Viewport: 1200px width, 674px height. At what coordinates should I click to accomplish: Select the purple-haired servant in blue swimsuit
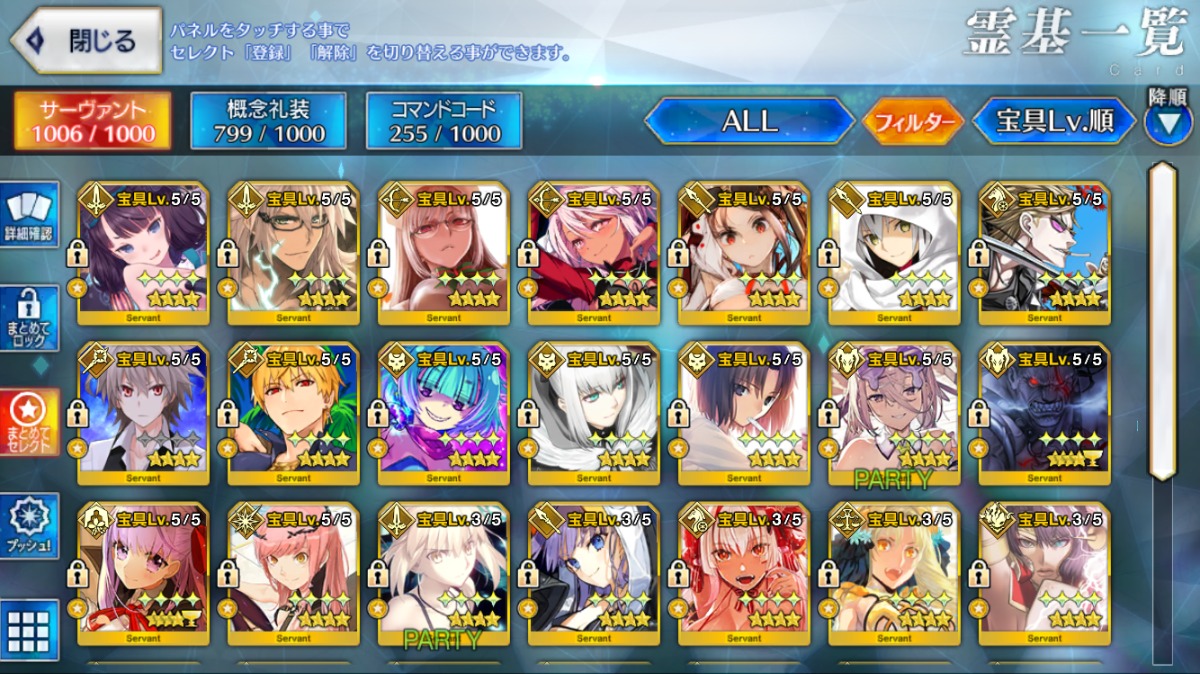[143, 253]
